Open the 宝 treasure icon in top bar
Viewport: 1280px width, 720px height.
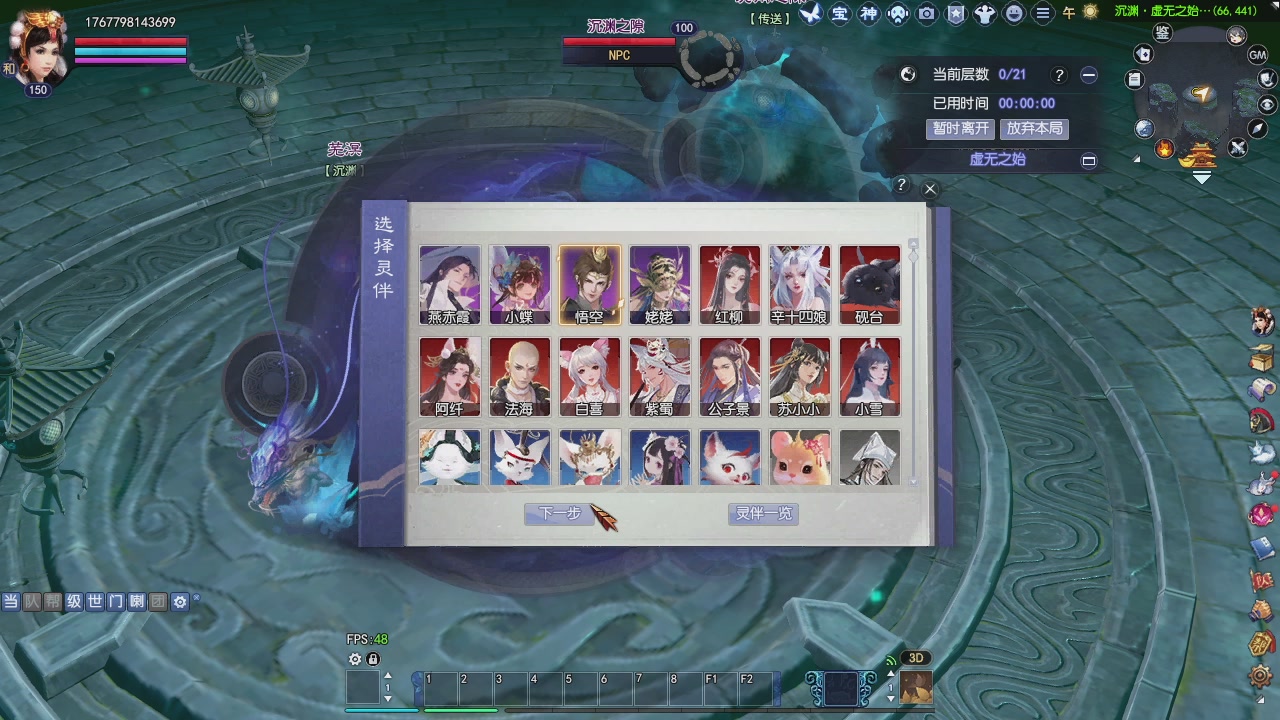(840, 14)
